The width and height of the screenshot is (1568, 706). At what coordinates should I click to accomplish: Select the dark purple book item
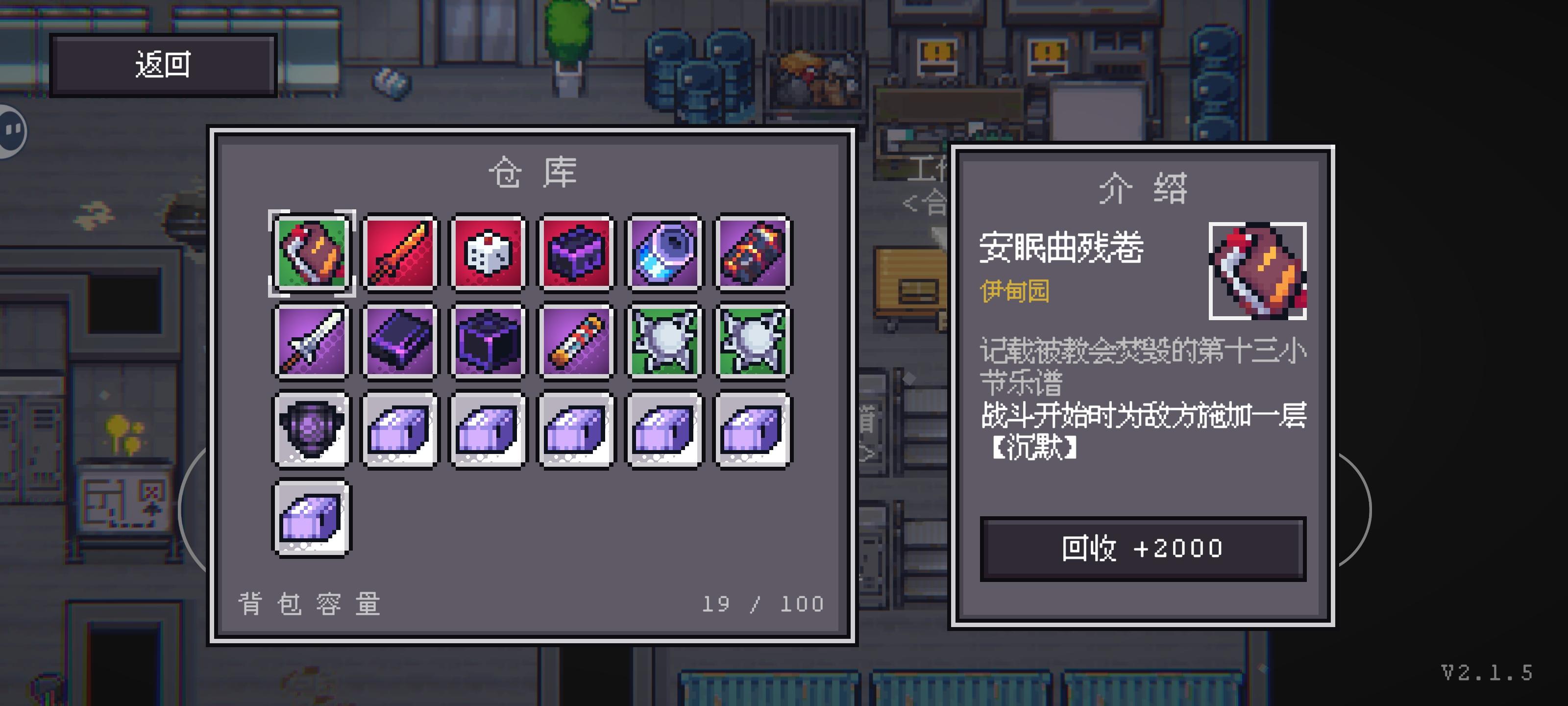click(x=400, y=340)
